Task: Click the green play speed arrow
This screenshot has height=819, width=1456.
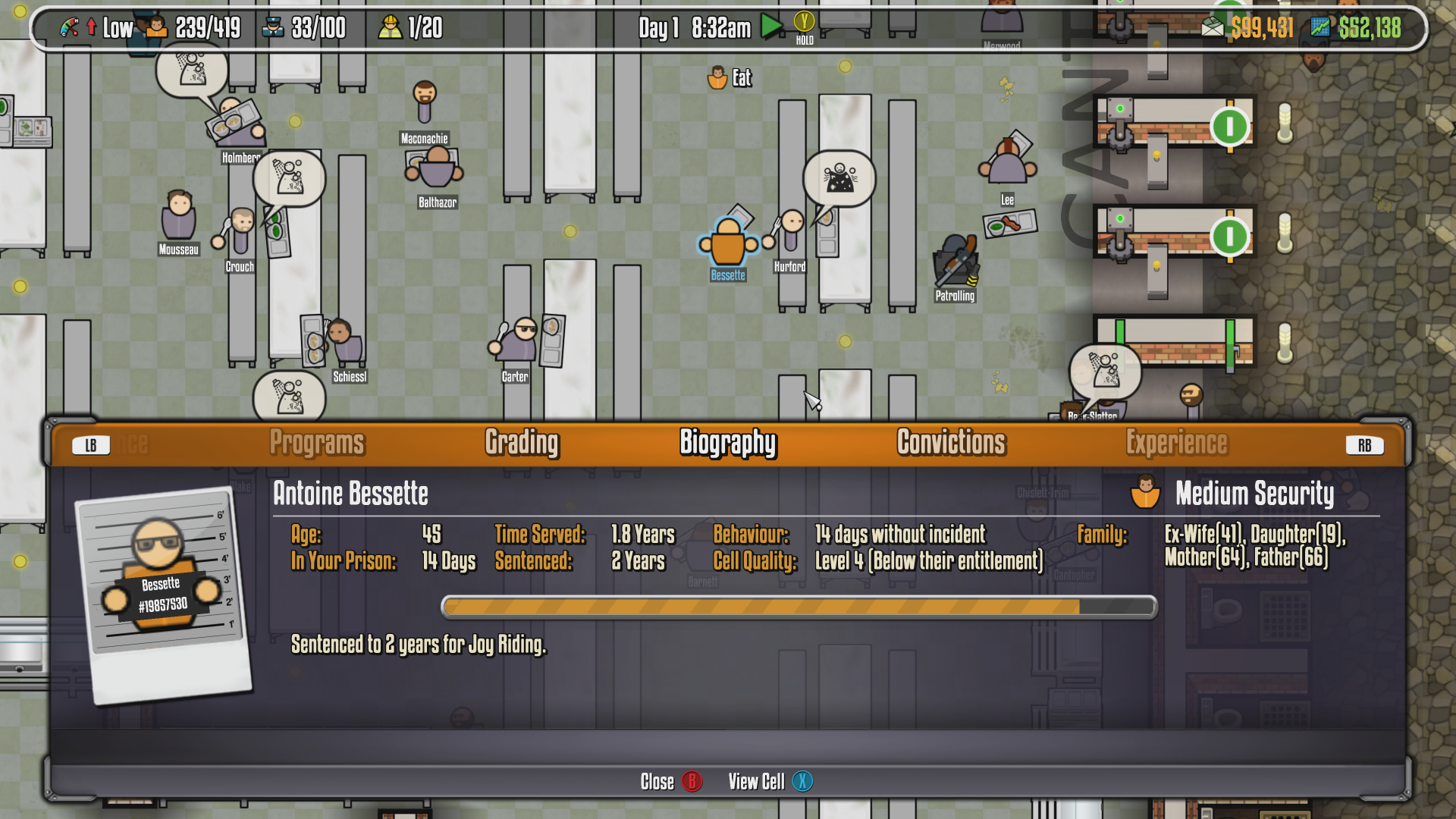Action: click(x=771, y=27)
